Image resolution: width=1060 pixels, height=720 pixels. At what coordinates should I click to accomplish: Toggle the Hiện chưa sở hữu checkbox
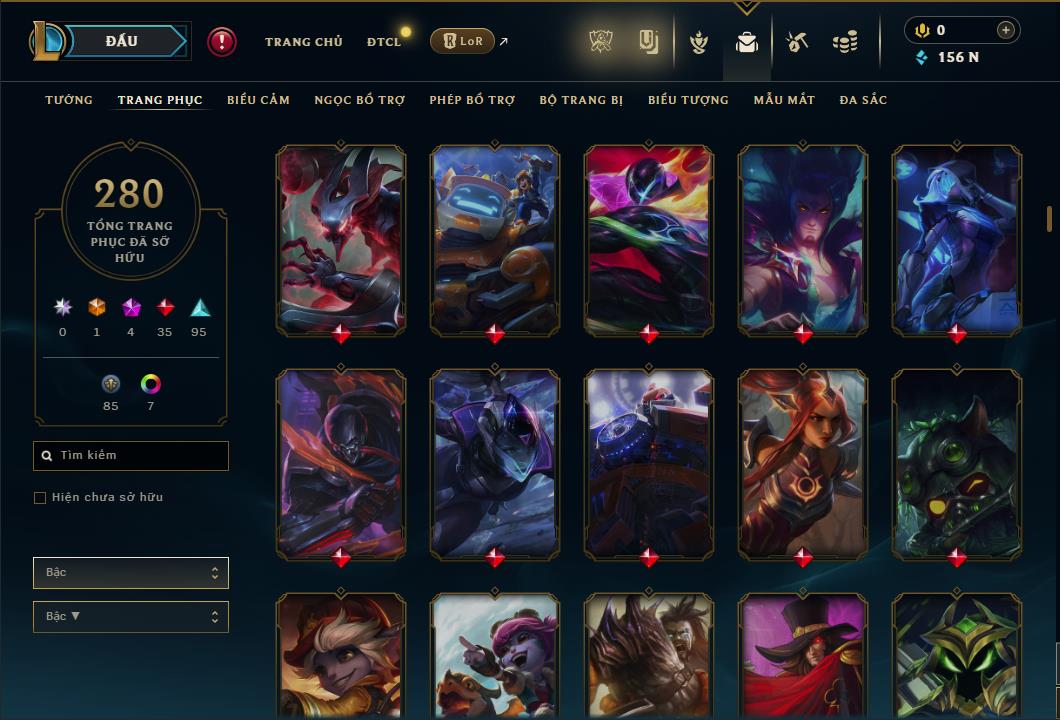pyautogui.click(x=40, y=498)
